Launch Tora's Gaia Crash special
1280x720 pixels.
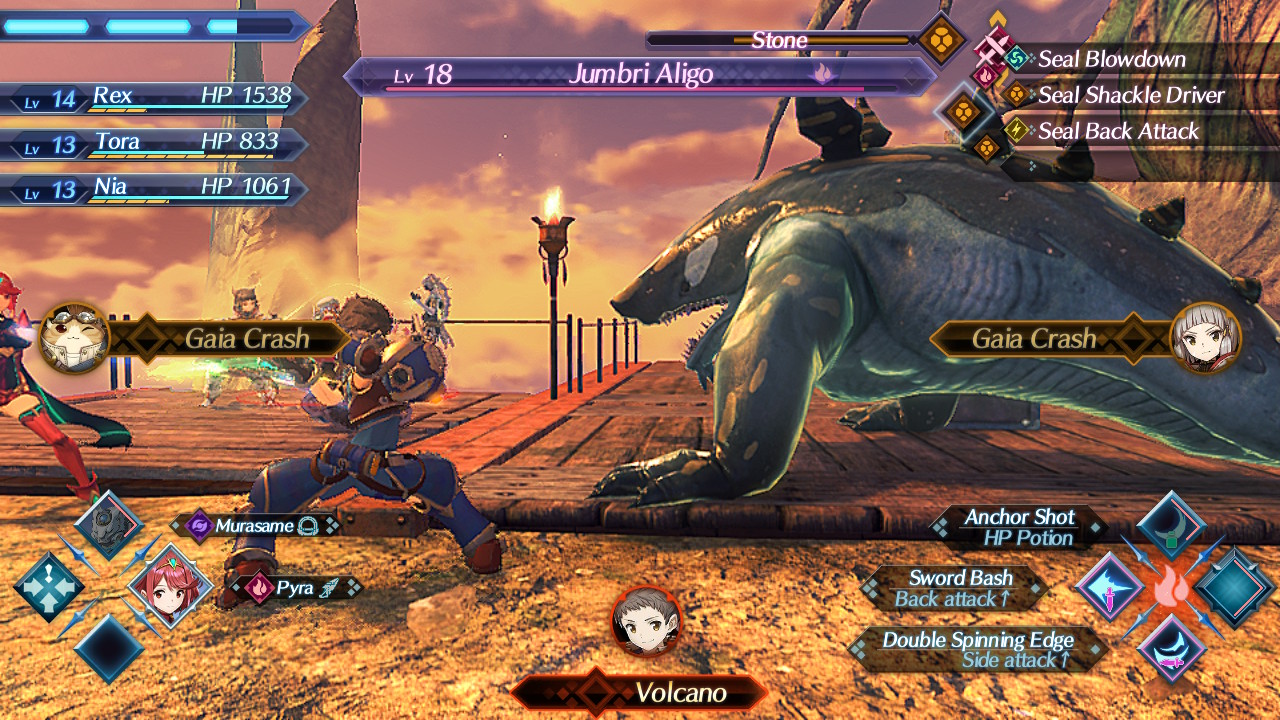tap(75, 338)
